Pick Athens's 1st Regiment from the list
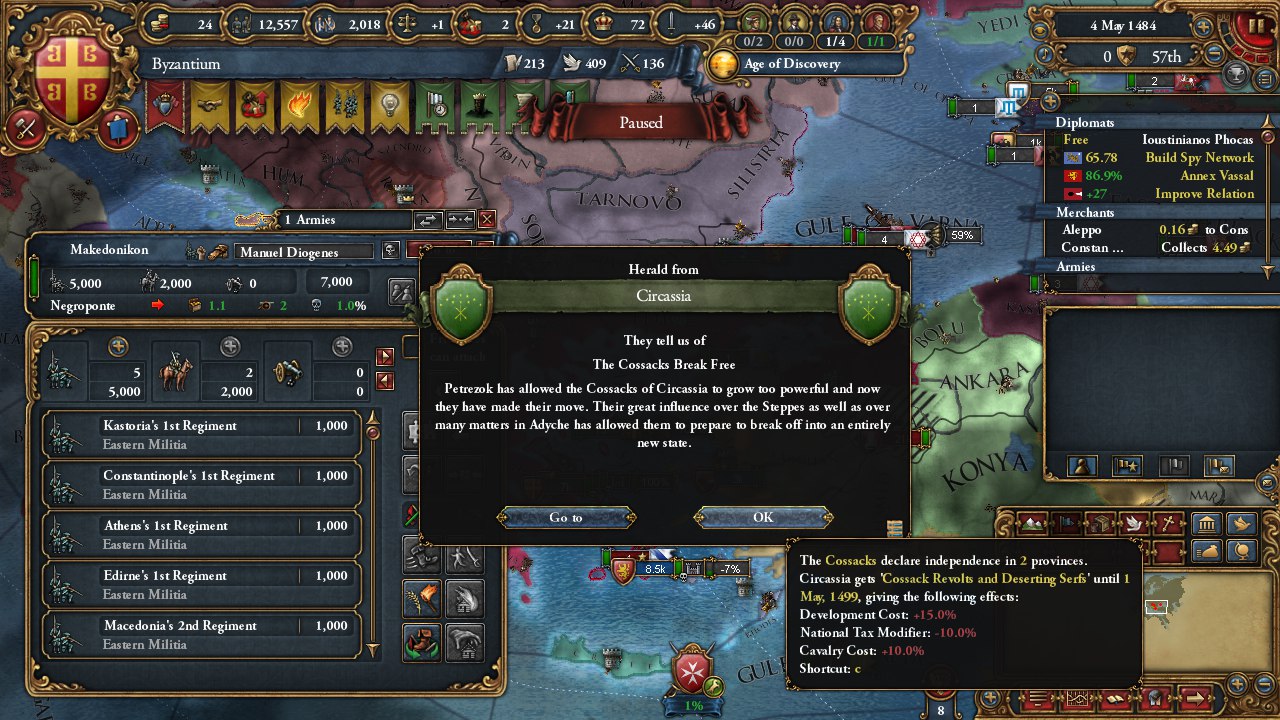 pos(200,534)
